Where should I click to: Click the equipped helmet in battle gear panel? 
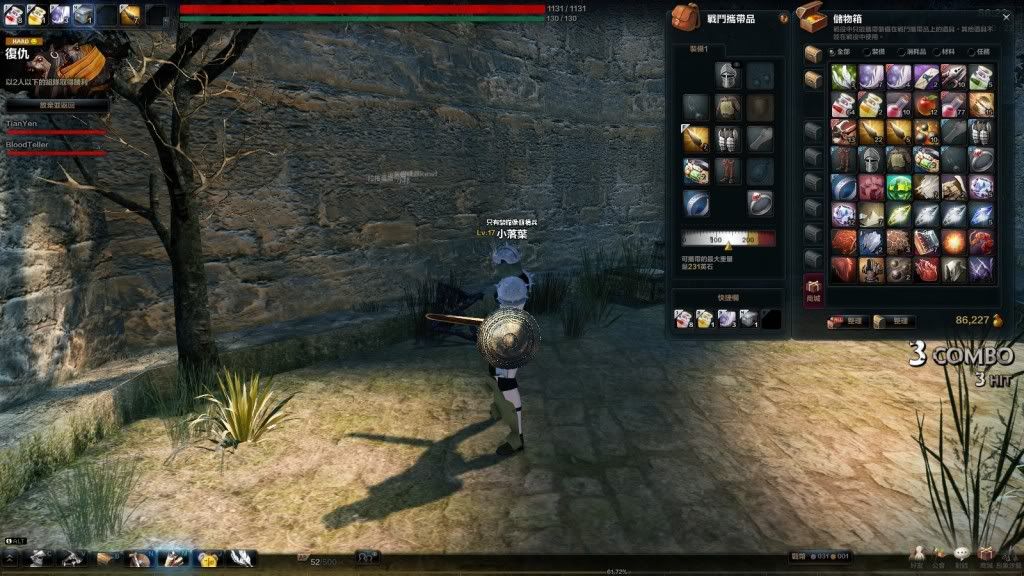tap(726, 76)
